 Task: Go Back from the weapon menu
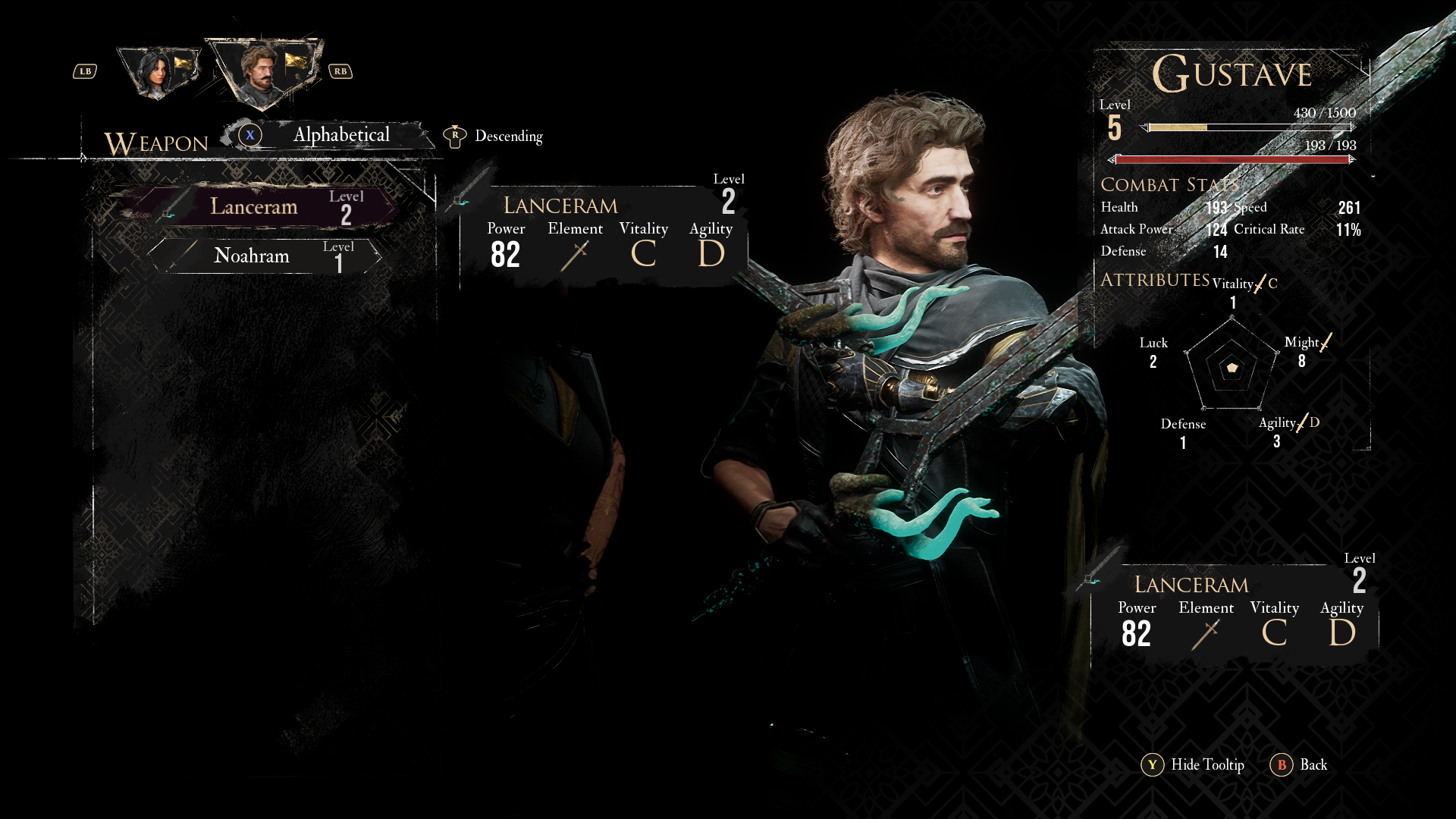coord(1299,765)
